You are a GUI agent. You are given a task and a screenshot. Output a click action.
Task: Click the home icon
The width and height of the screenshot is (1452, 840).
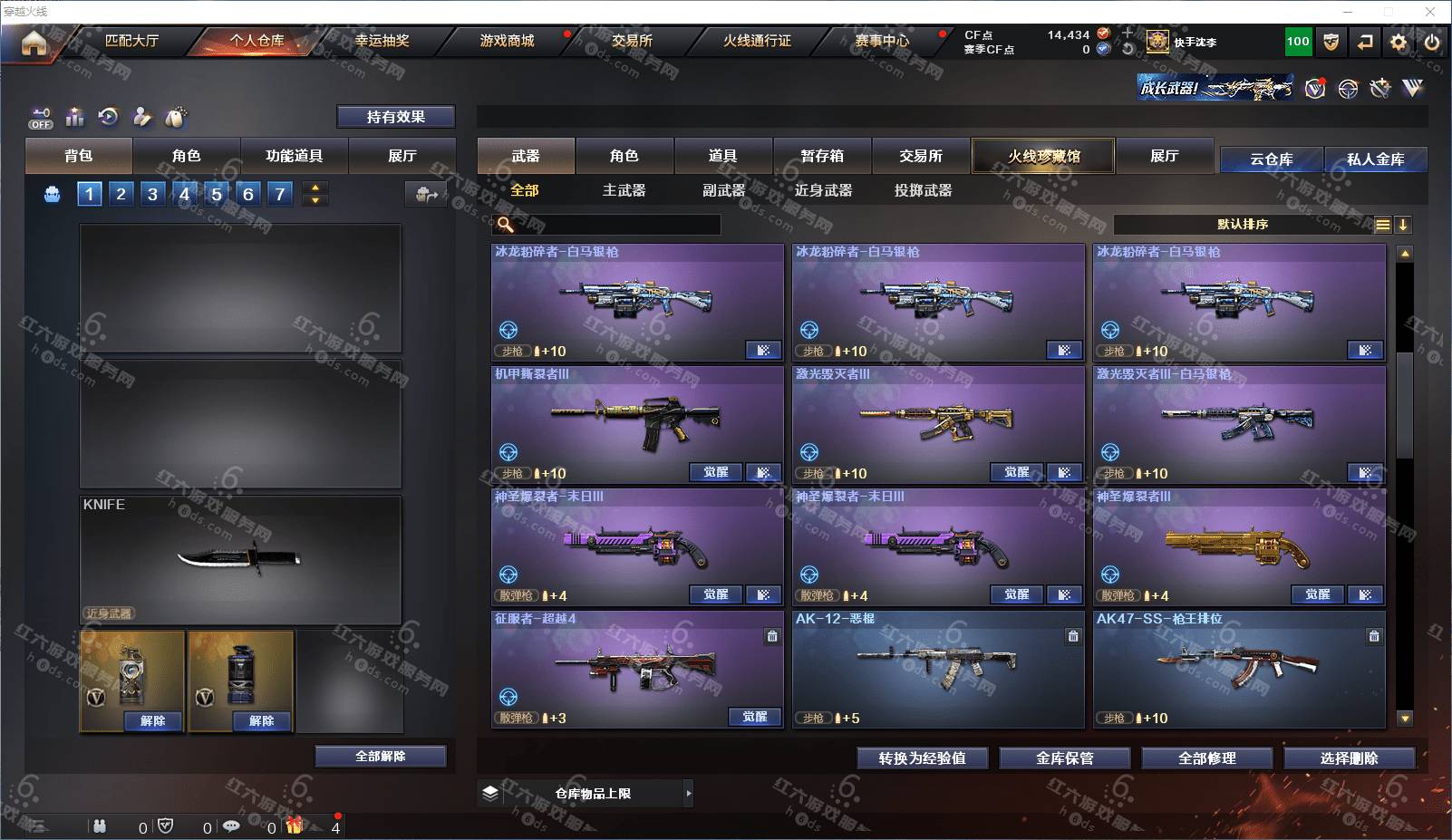point(34,43)
